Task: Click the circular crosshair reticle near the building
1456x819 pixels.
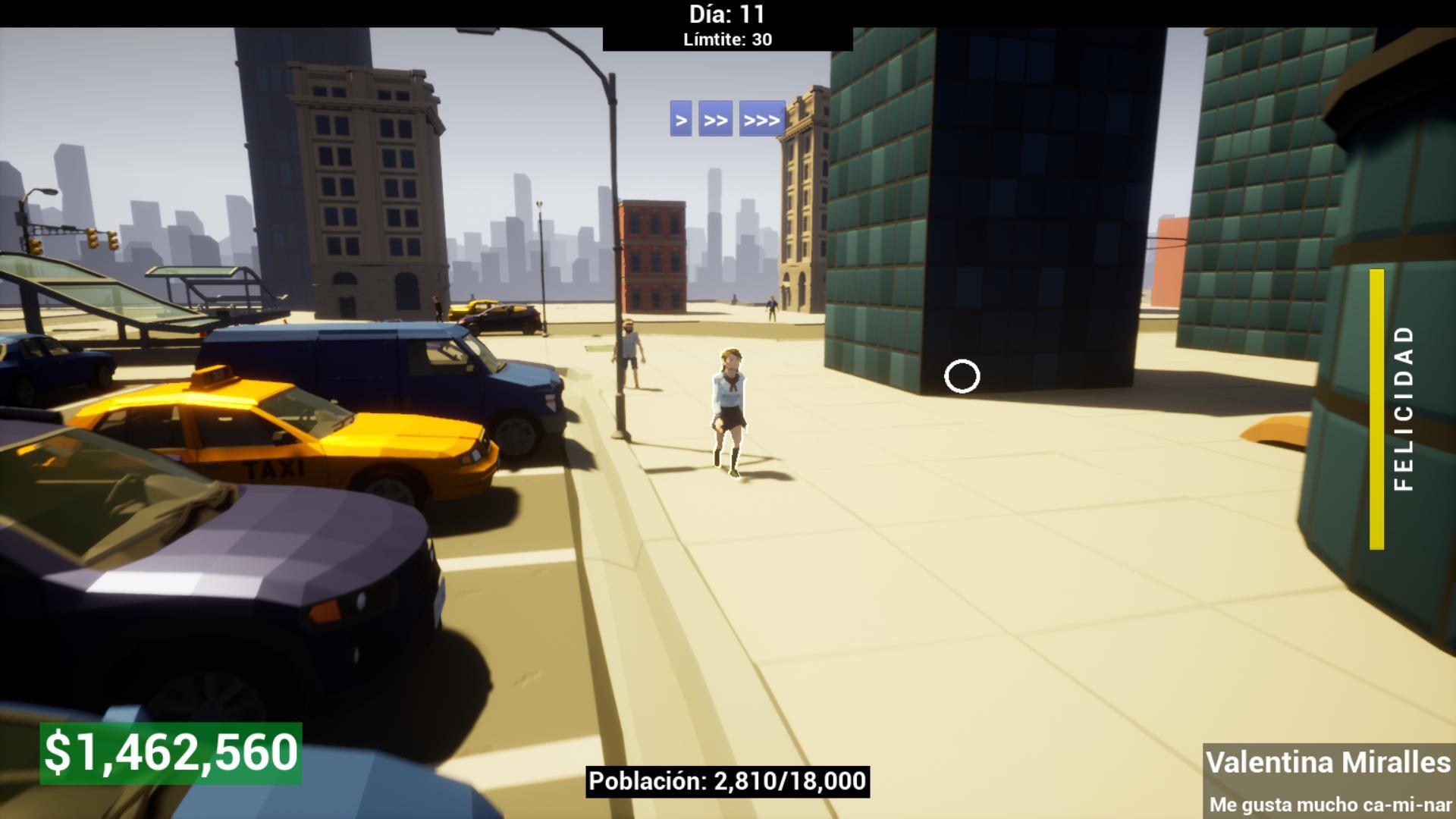Action: point(962,375)
